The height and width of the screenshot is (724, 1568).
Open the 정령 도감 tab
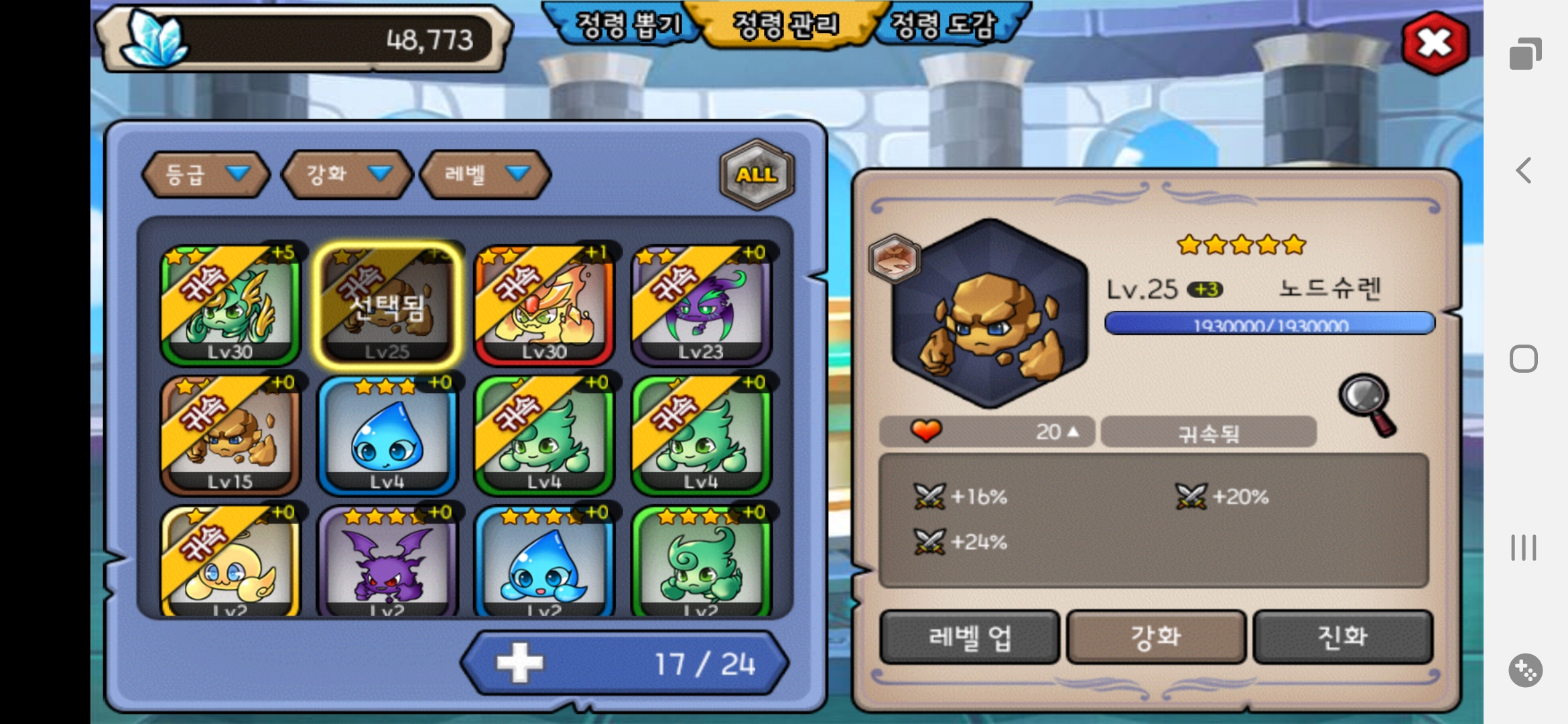[x=943, y=25]
